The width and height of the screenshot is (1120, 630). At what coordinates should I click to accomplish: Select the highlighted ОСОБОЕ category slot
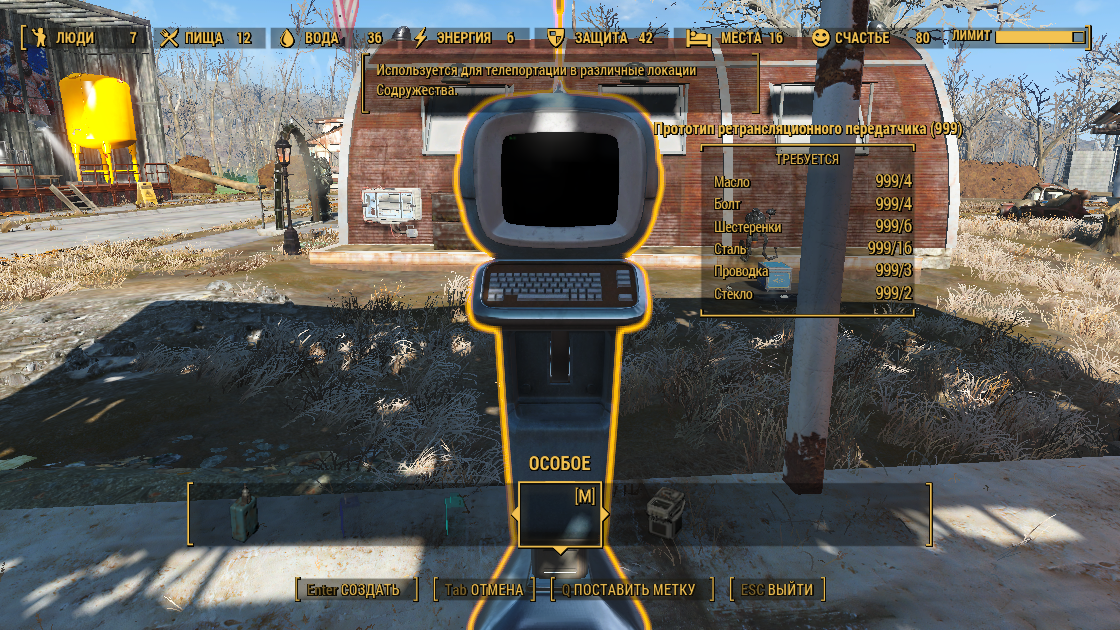point(560,514)
